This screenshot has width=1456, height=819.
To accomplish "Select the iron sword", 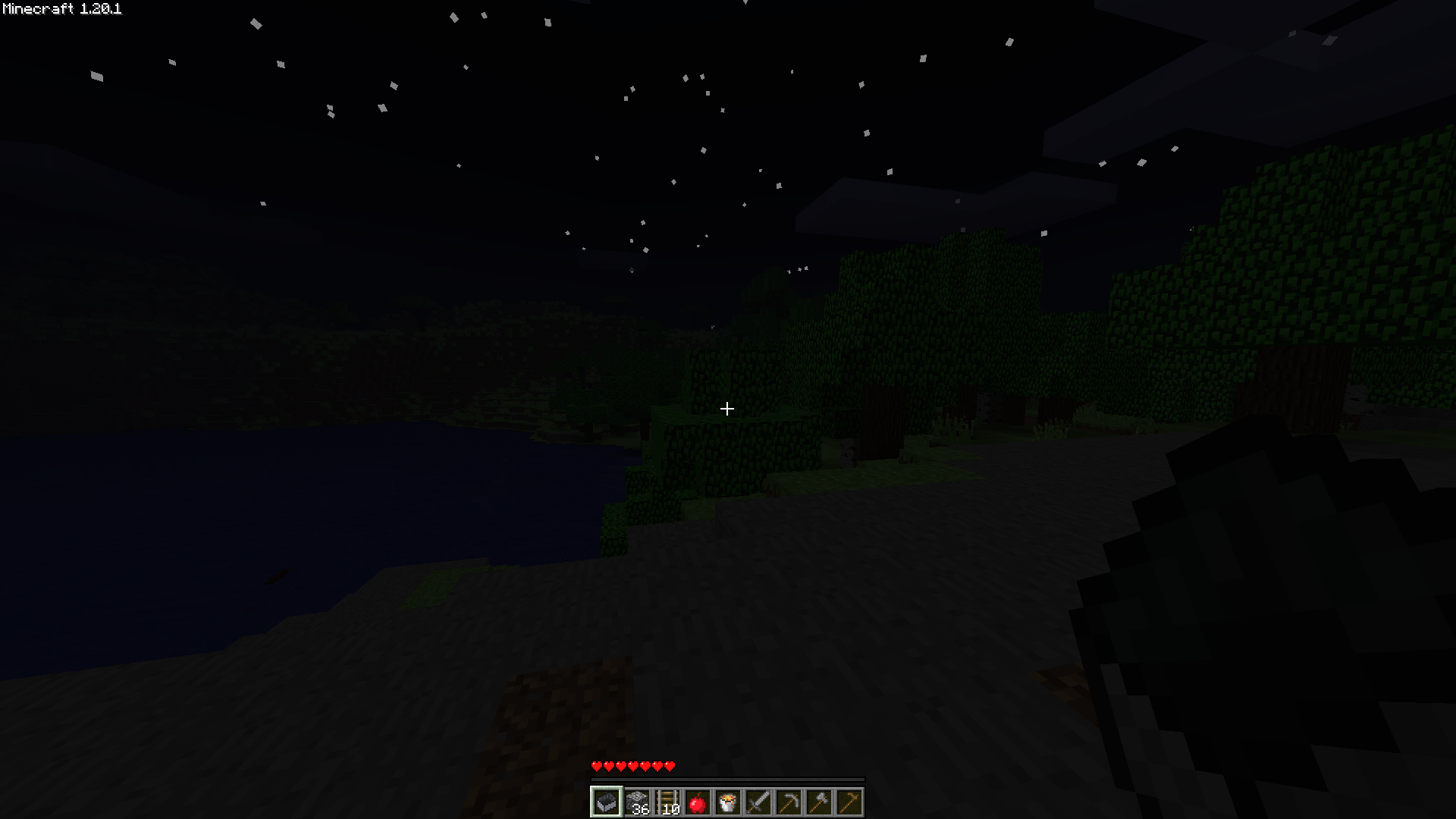I will (758, 802).
